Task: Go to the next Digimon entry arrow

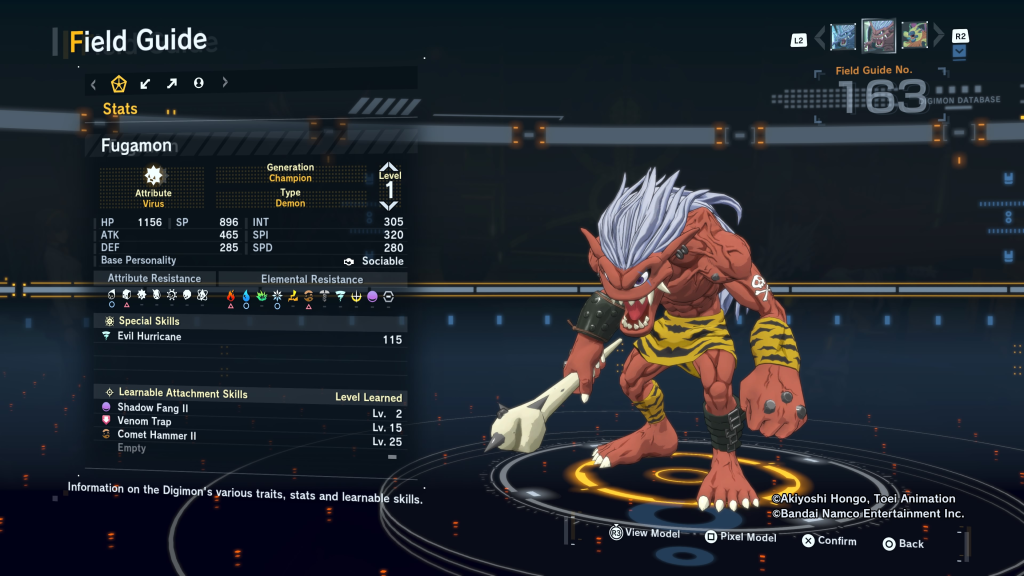Action: click(x=938, y=38)
